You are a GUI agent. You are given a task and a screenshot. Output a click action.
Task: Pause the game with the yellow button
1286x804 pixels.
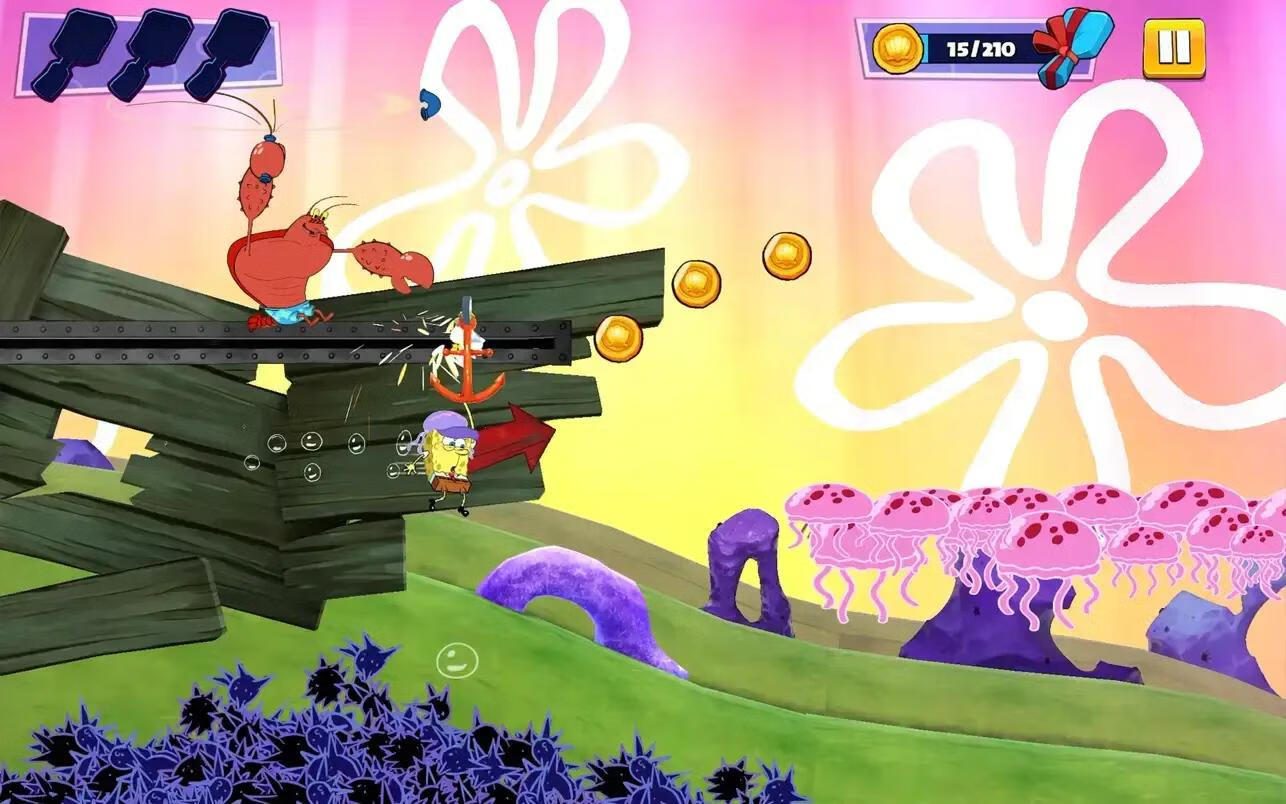click(1173, 48)
